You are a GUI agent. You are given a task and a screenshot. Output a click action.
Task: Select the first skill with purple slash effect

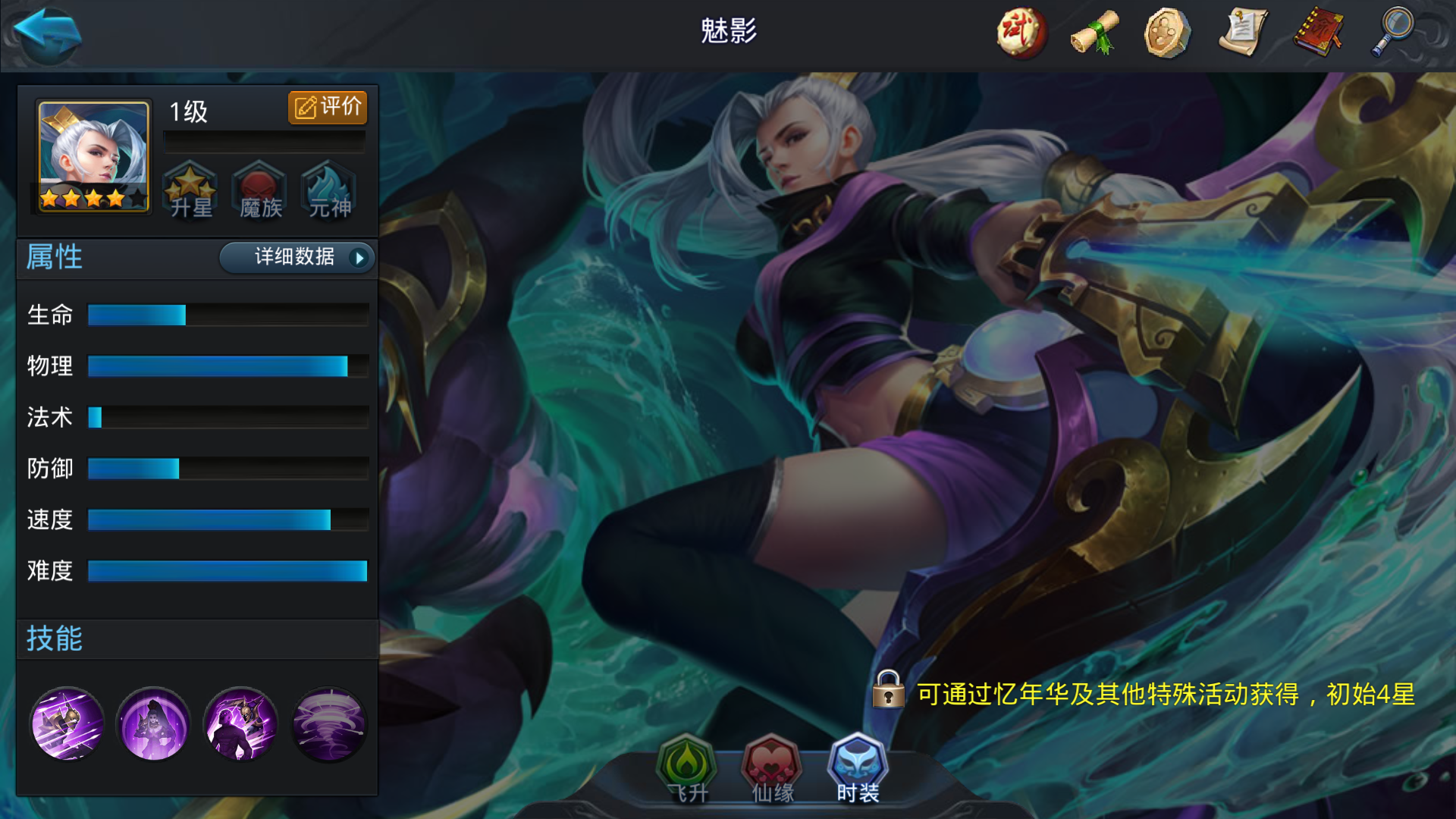67,725
